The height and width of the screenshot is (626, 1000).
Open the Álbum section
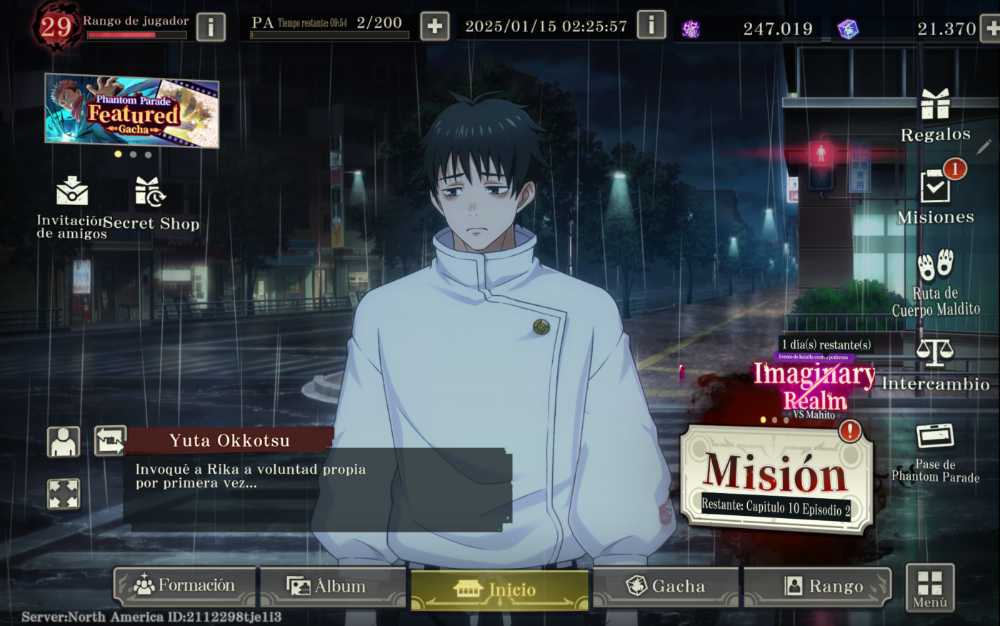coord(332,586)
